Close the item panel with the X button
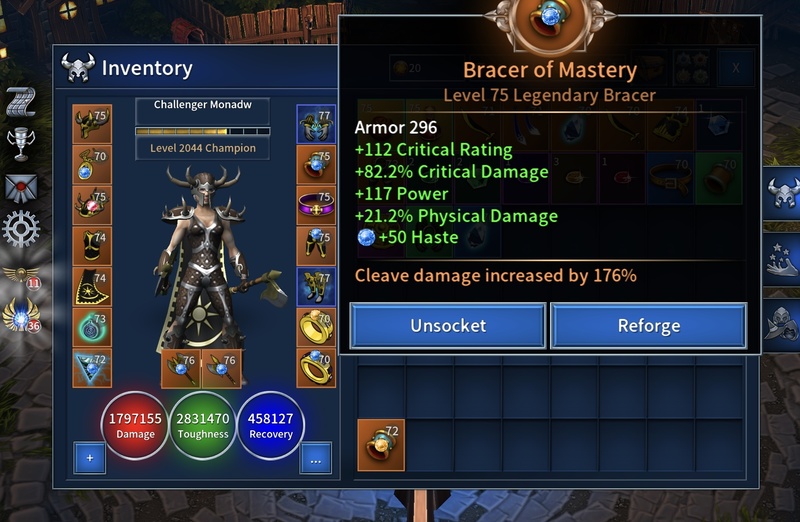This screenshot has height=522, width=800. pos(737,68)
